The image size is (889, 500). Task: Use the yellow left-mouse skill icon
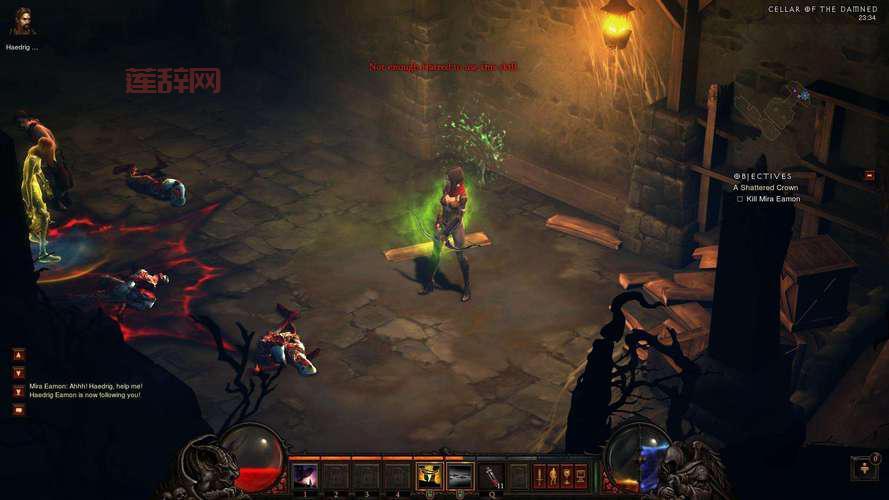(x=429, y=476)
